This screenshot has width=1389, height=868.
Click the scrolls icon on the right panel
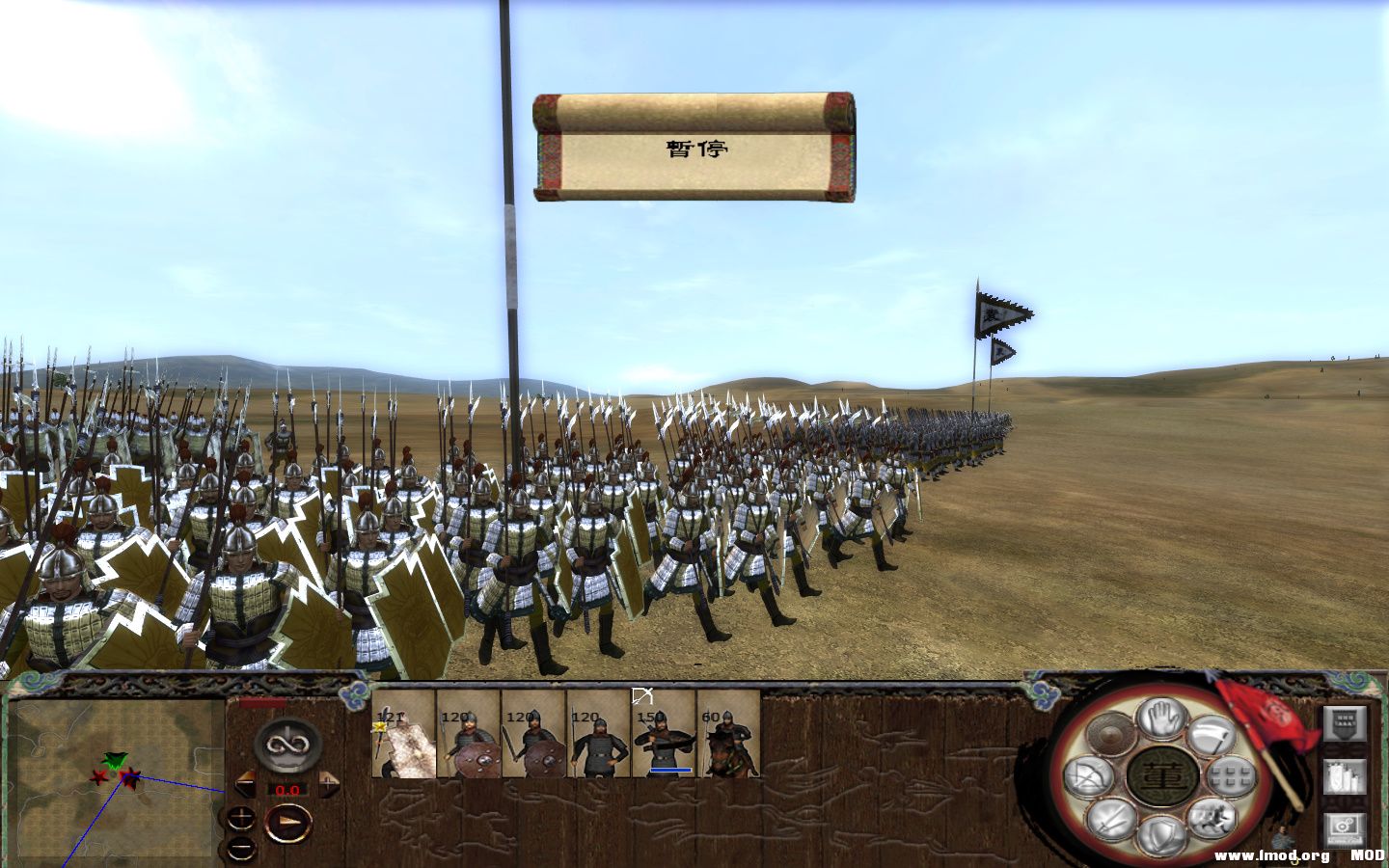point(1345,778)
